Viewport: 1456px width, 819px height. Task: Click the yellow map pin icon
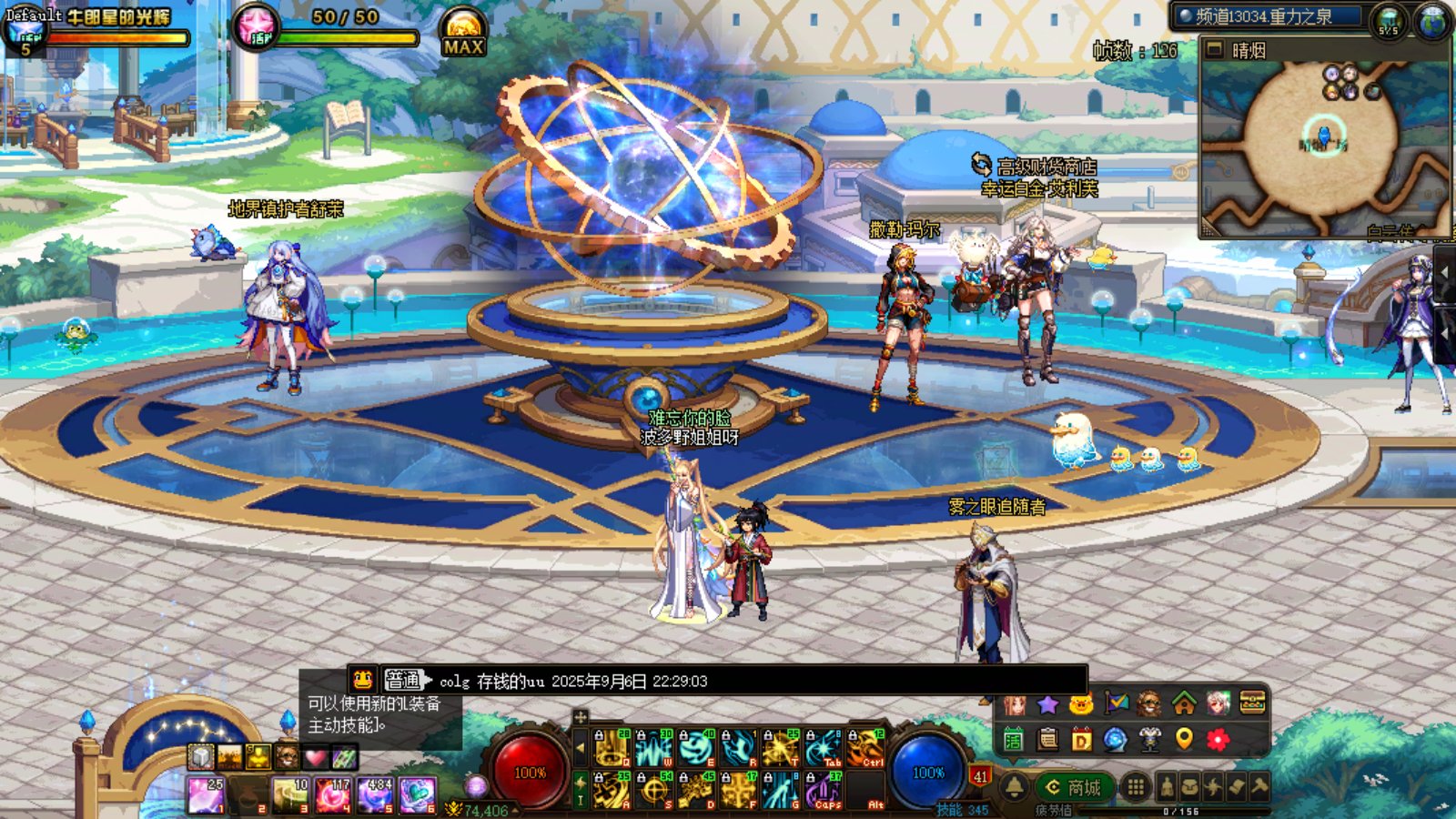click(1184, 739)
